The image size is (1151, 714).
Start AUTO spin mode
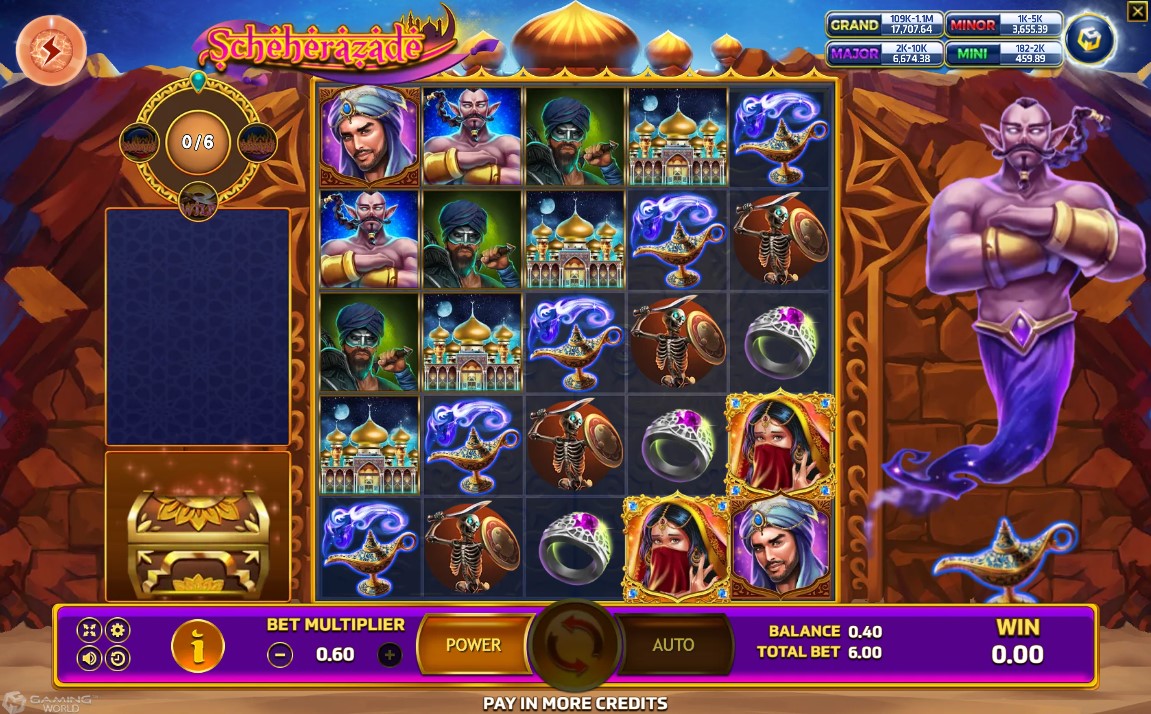673,645
